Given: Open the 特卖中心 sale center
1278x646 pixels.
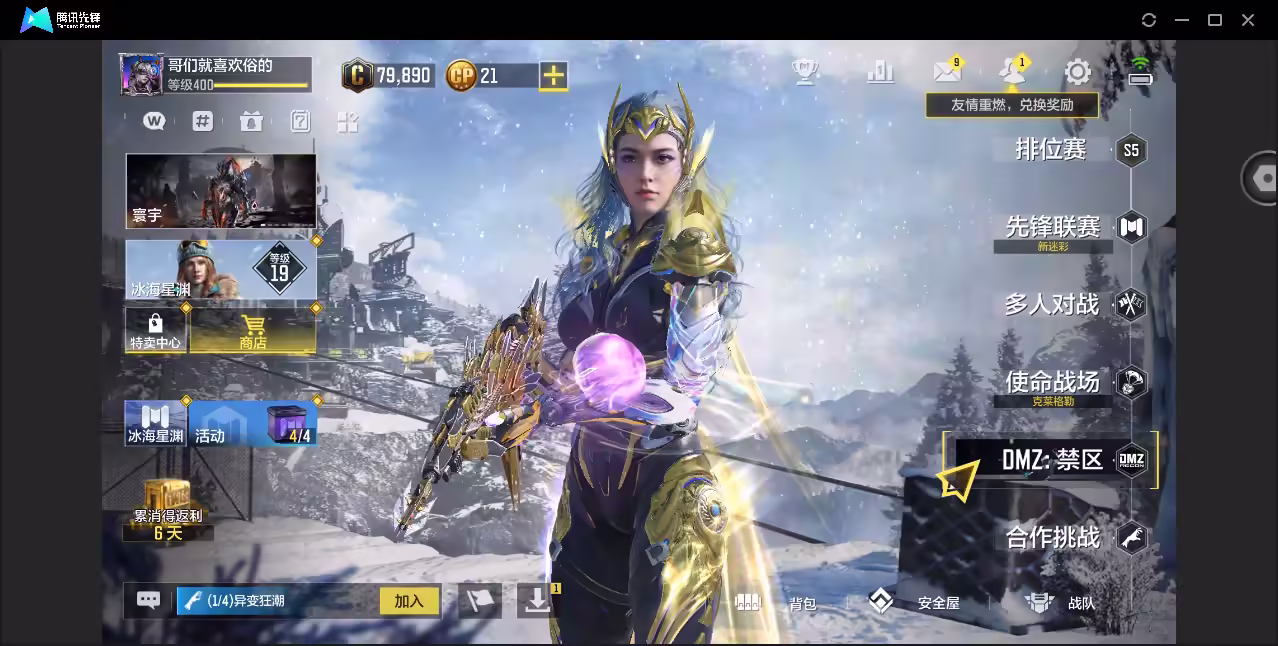Looking at the screenshot, I should [x=155, y=330].
